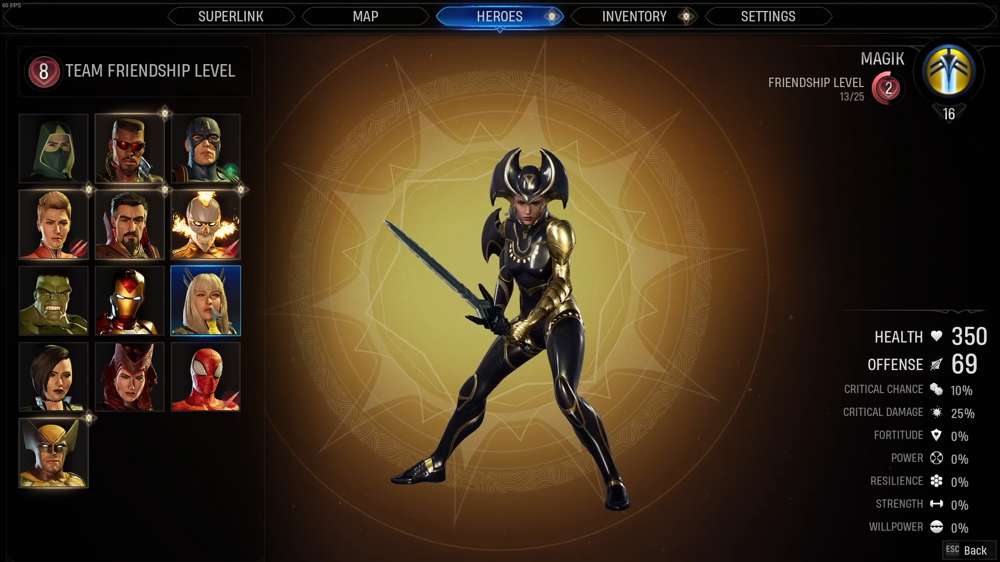Click the highlighted Magik portrait
The image size is (1000, 562).
tap(205, 300)
